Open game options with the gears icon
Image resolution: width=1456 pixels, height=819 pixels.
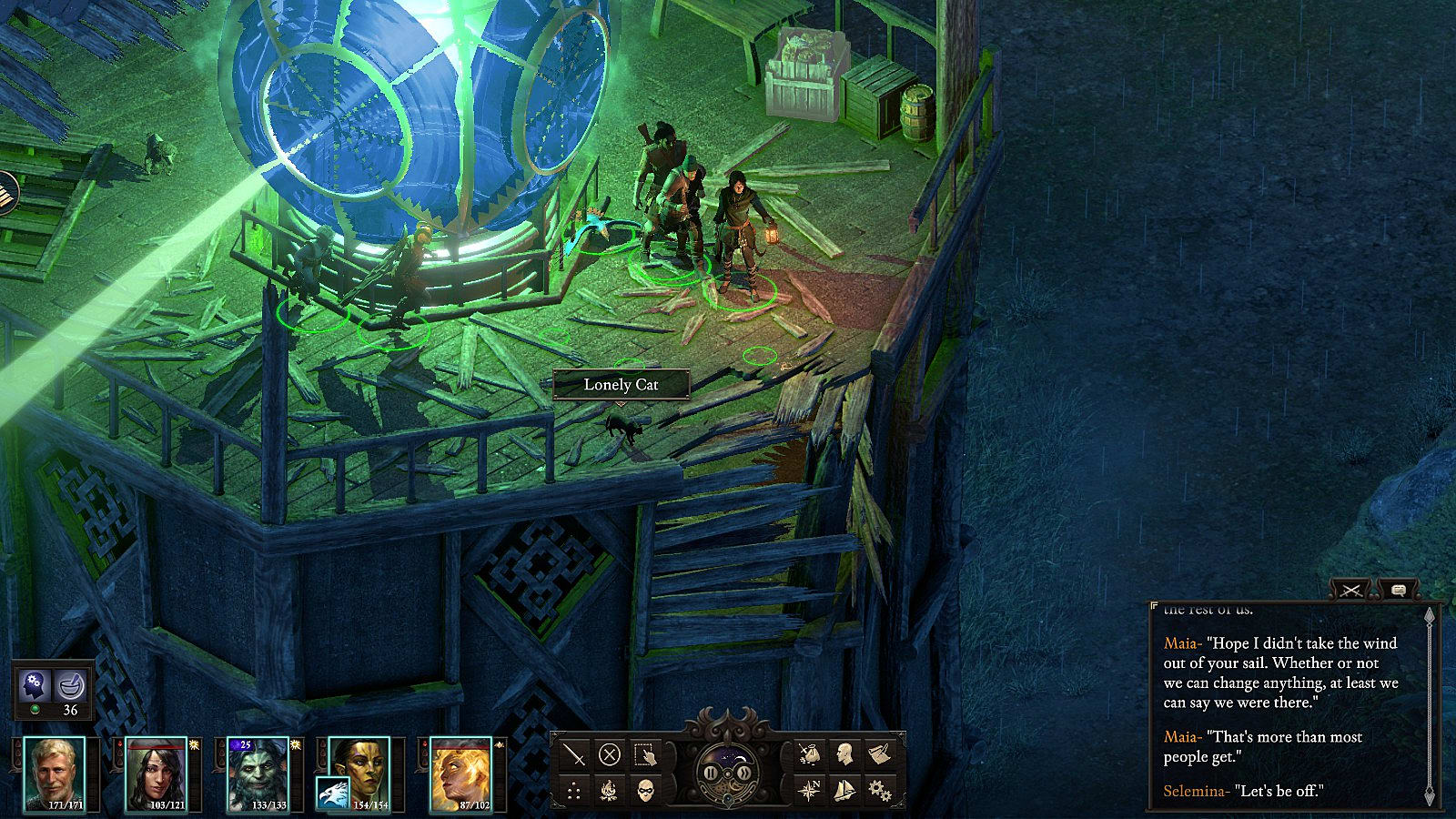click(x=879, y=790)
